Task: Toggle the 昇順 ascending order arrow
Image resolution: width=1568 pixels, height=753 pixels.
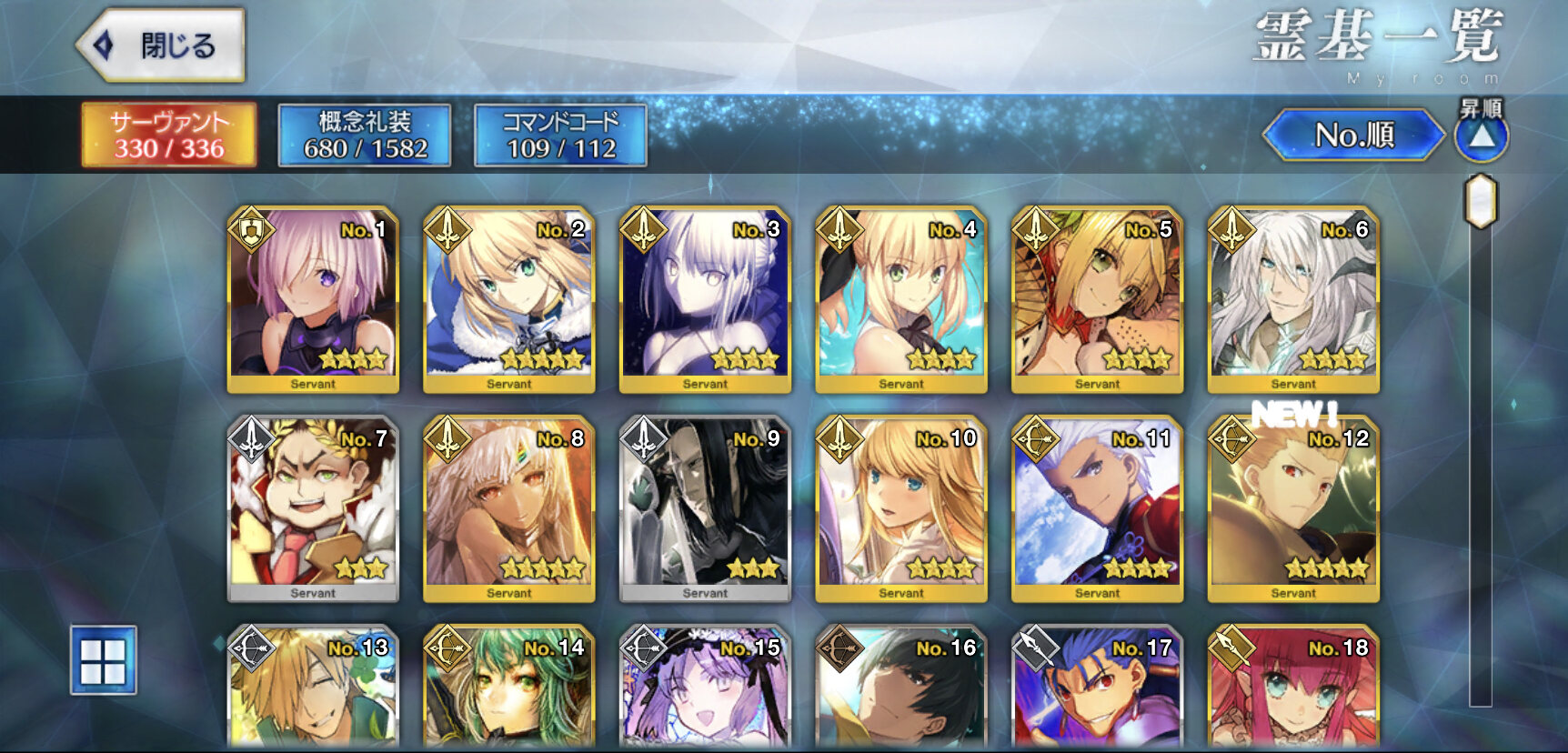Action: coord(1482,136)
